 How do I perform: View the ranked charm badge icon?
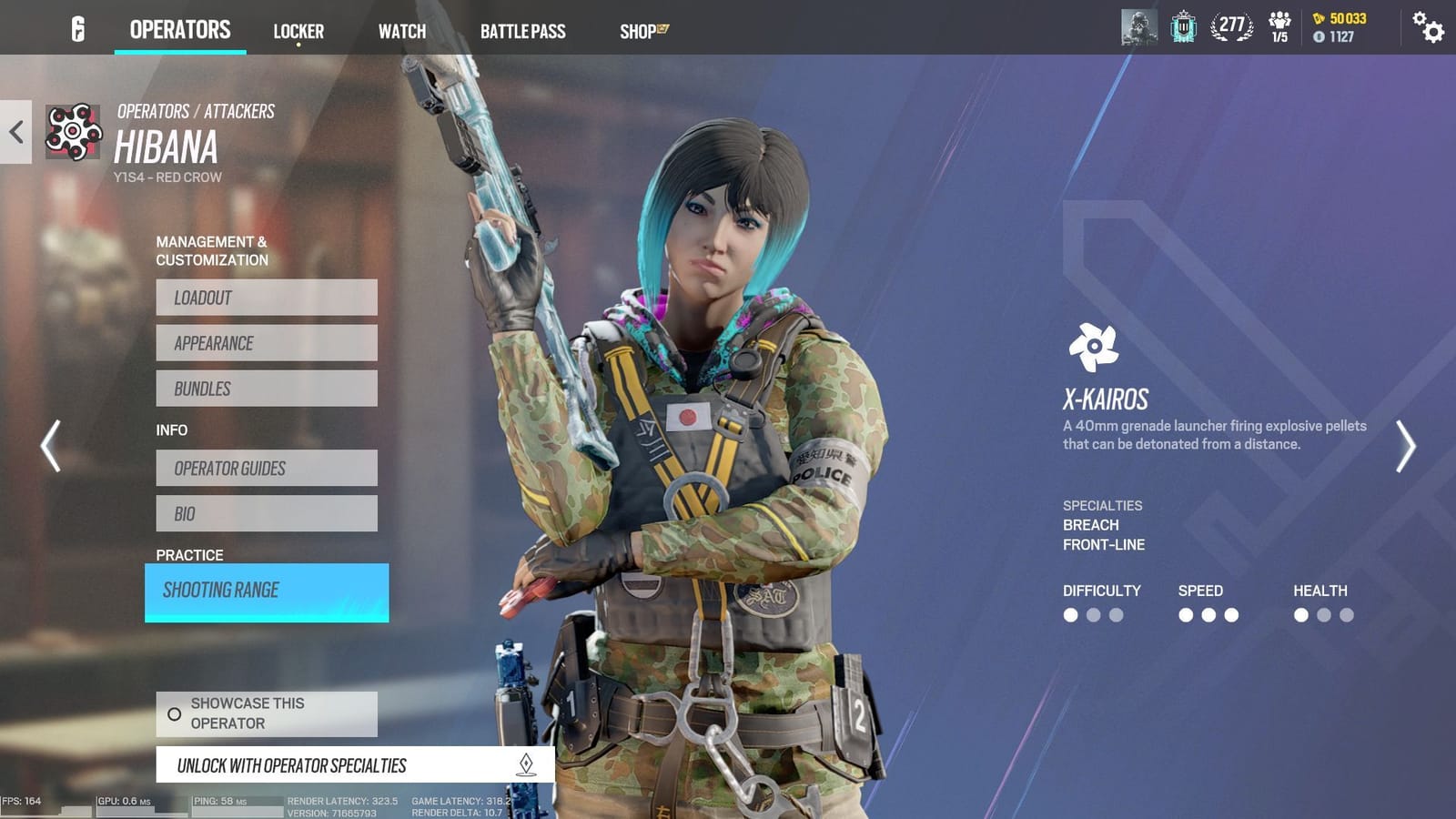point(1182,27)
